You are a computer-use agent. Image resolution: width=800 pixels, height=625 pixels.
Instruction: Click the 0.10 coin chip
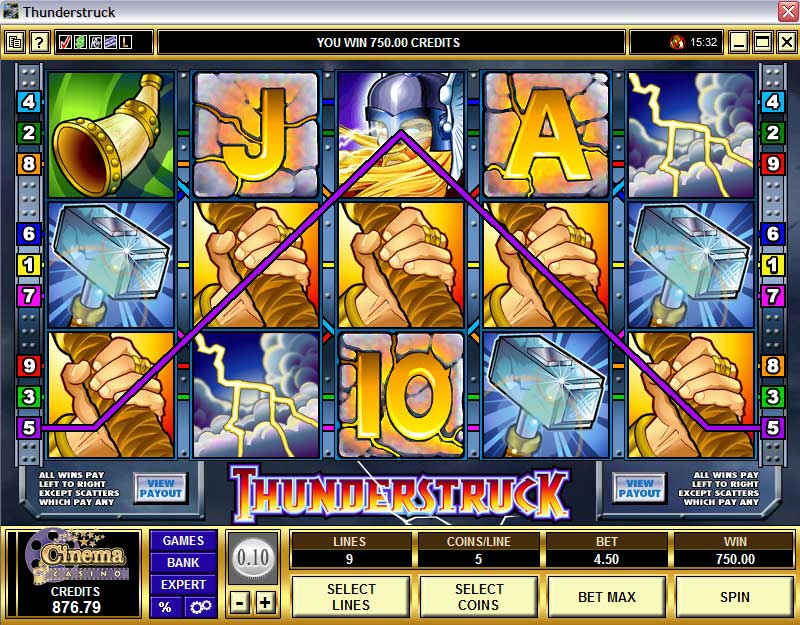[253, 558]
